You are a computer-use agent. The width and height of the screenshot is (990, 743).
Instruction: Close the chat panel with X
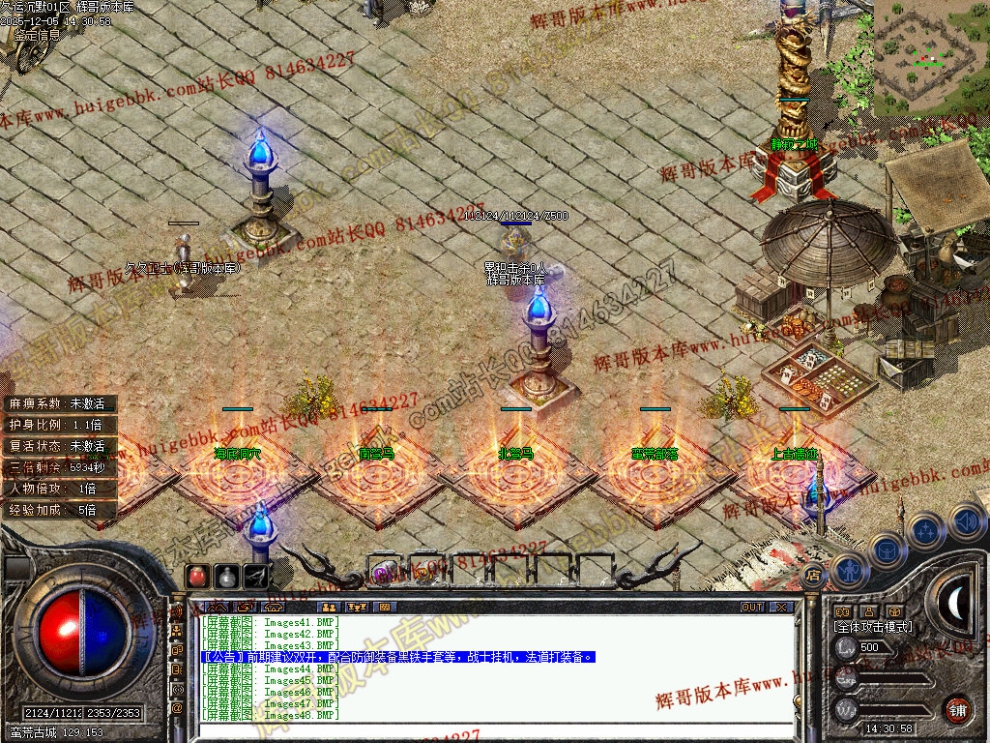tap(780, 607)
